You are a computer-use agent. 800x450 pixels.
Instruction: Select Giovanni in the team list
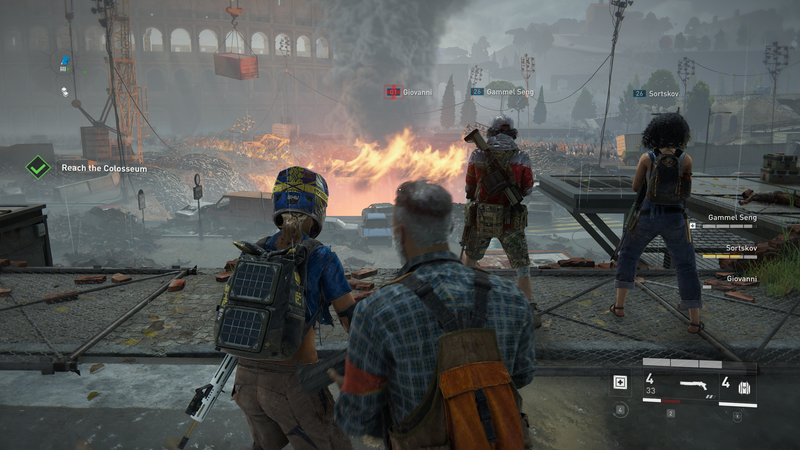point(740,278)
